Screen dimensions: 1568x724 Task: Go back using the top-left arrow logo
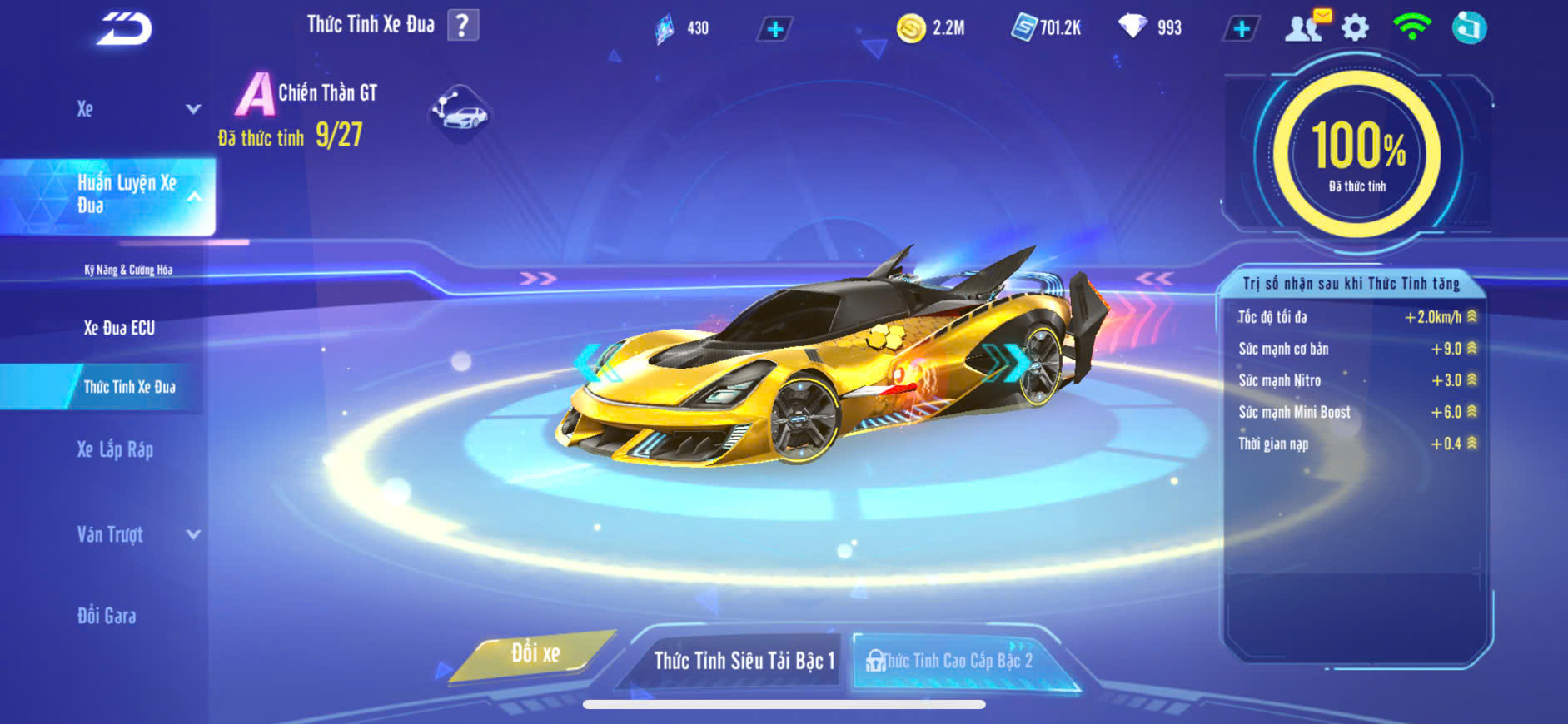tap(124, 29)
